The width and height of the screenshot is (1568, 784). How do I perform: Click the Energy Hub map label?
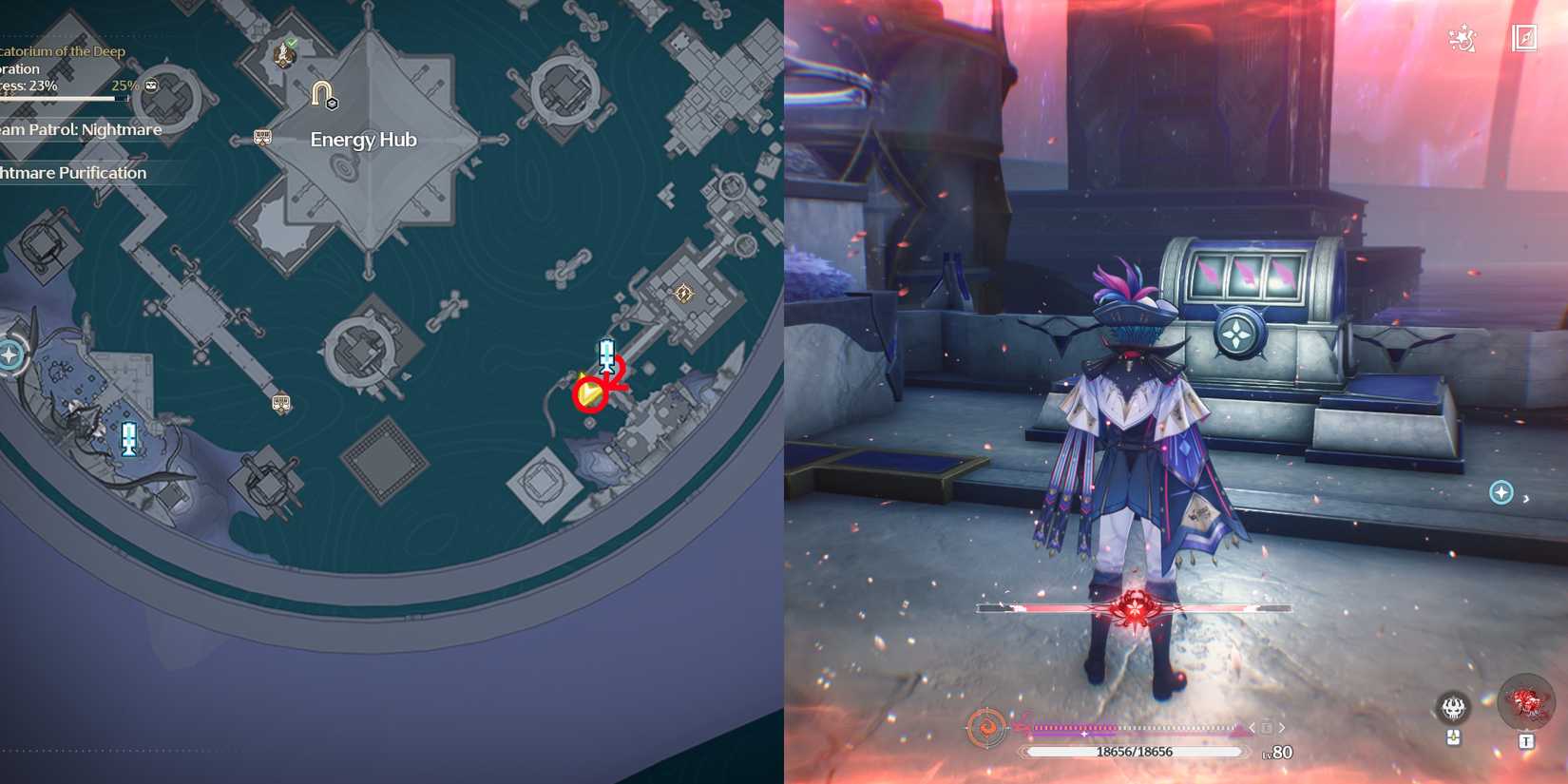tap(363, 139)
